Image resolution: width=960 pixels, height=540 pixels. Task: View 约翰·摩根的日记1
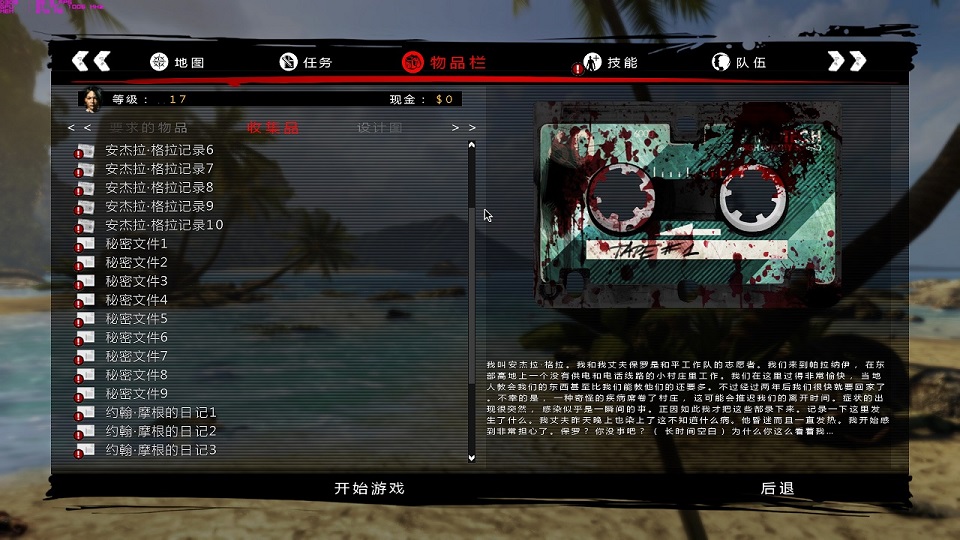(160, 413)
